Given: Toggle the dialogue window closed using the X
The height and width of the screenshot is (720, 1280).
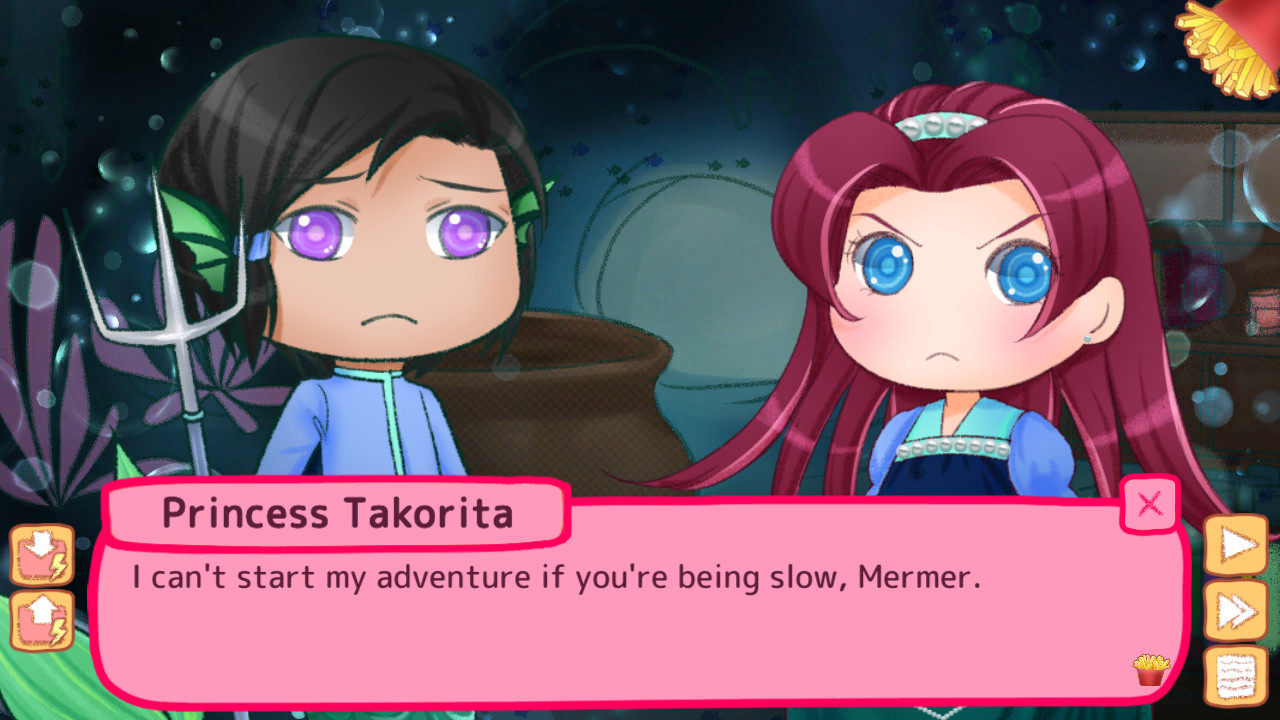Looking at the screenshot, I should (1148, 505).
